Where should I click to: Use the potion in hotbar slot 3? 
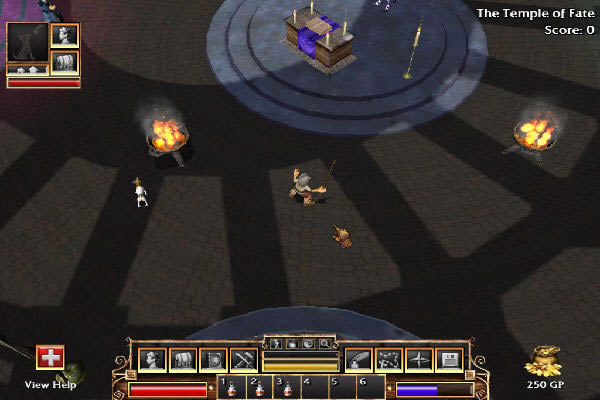point(287,388)
